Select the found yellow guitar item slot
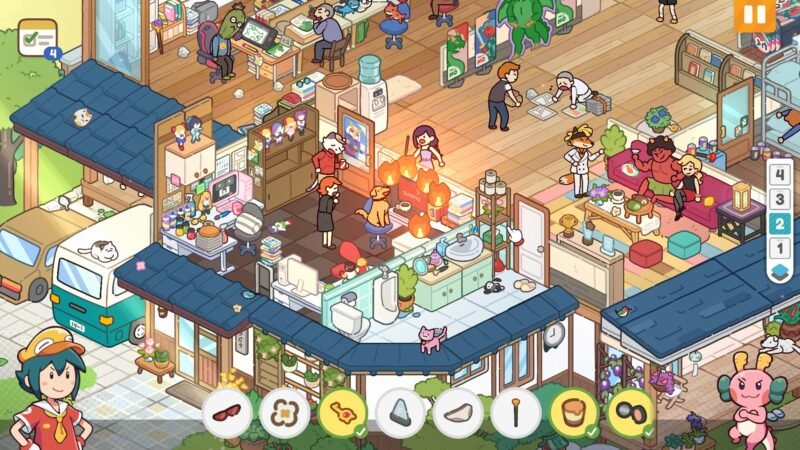 point(342,413)
